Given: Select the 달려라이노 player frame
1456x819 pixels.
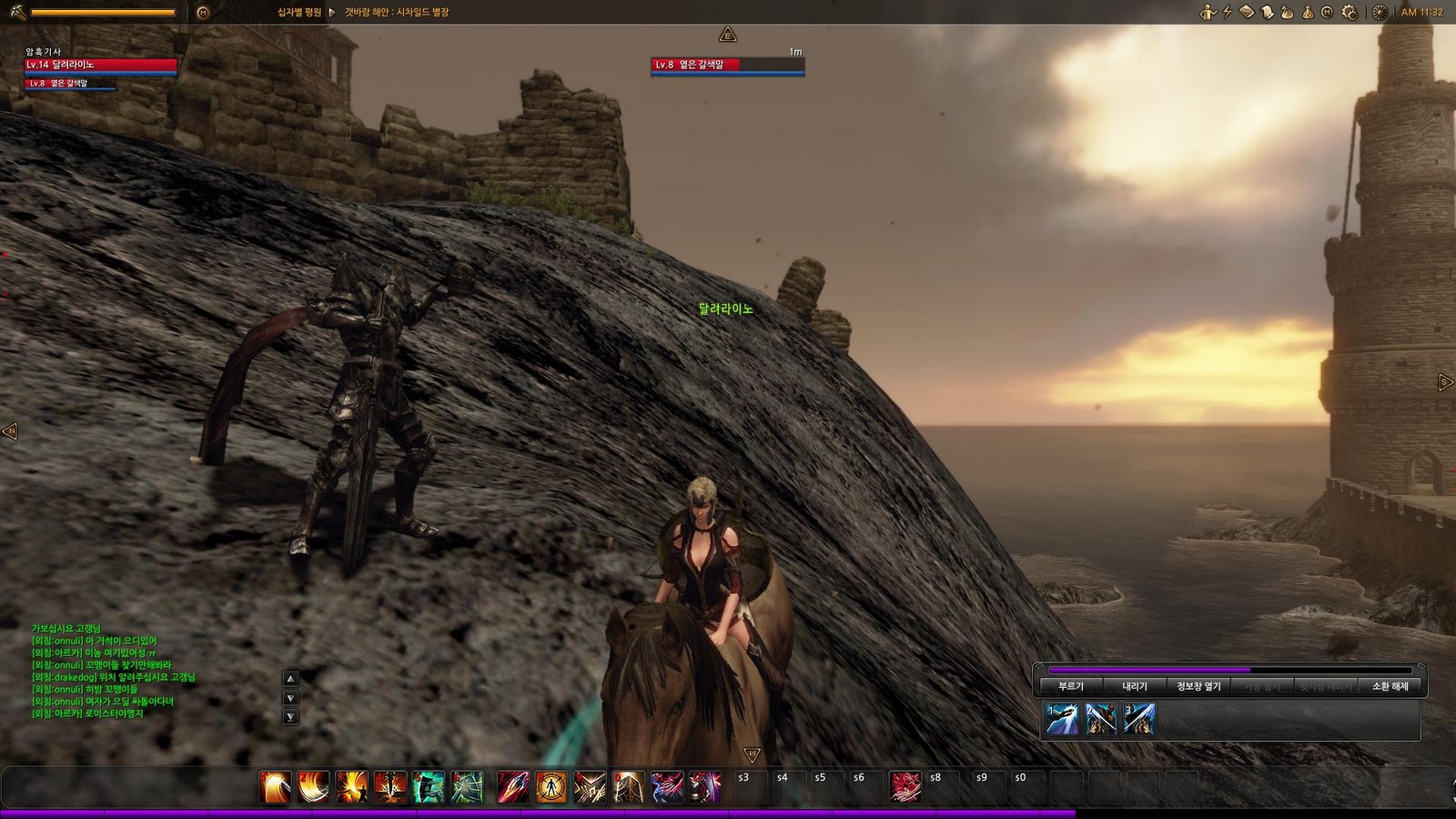Looking at the screenshot, I should tap(100, 65).
